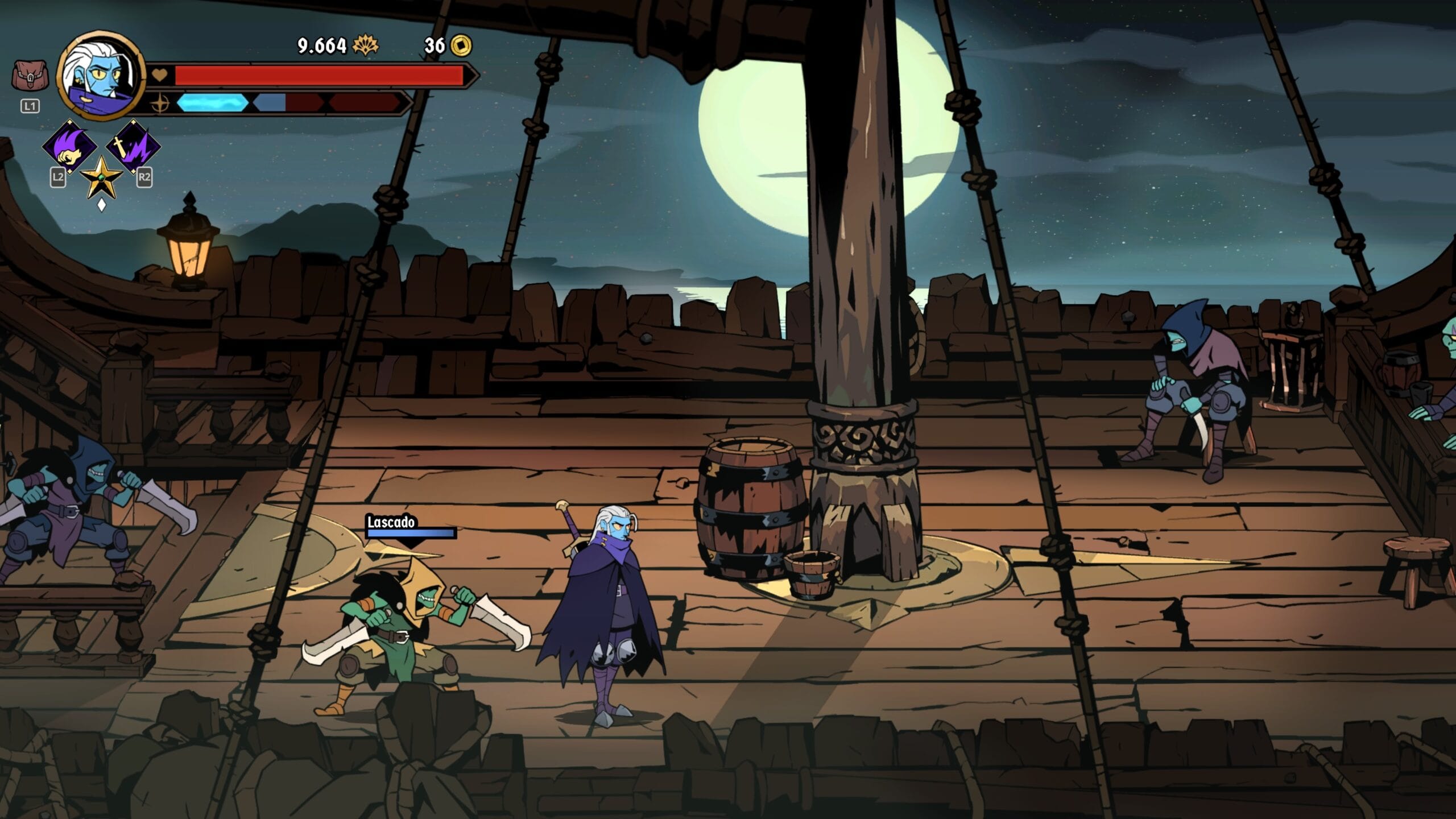Activate the purple flaming fist ability
Screen dimensions: 1456x819
click(70, 147)
